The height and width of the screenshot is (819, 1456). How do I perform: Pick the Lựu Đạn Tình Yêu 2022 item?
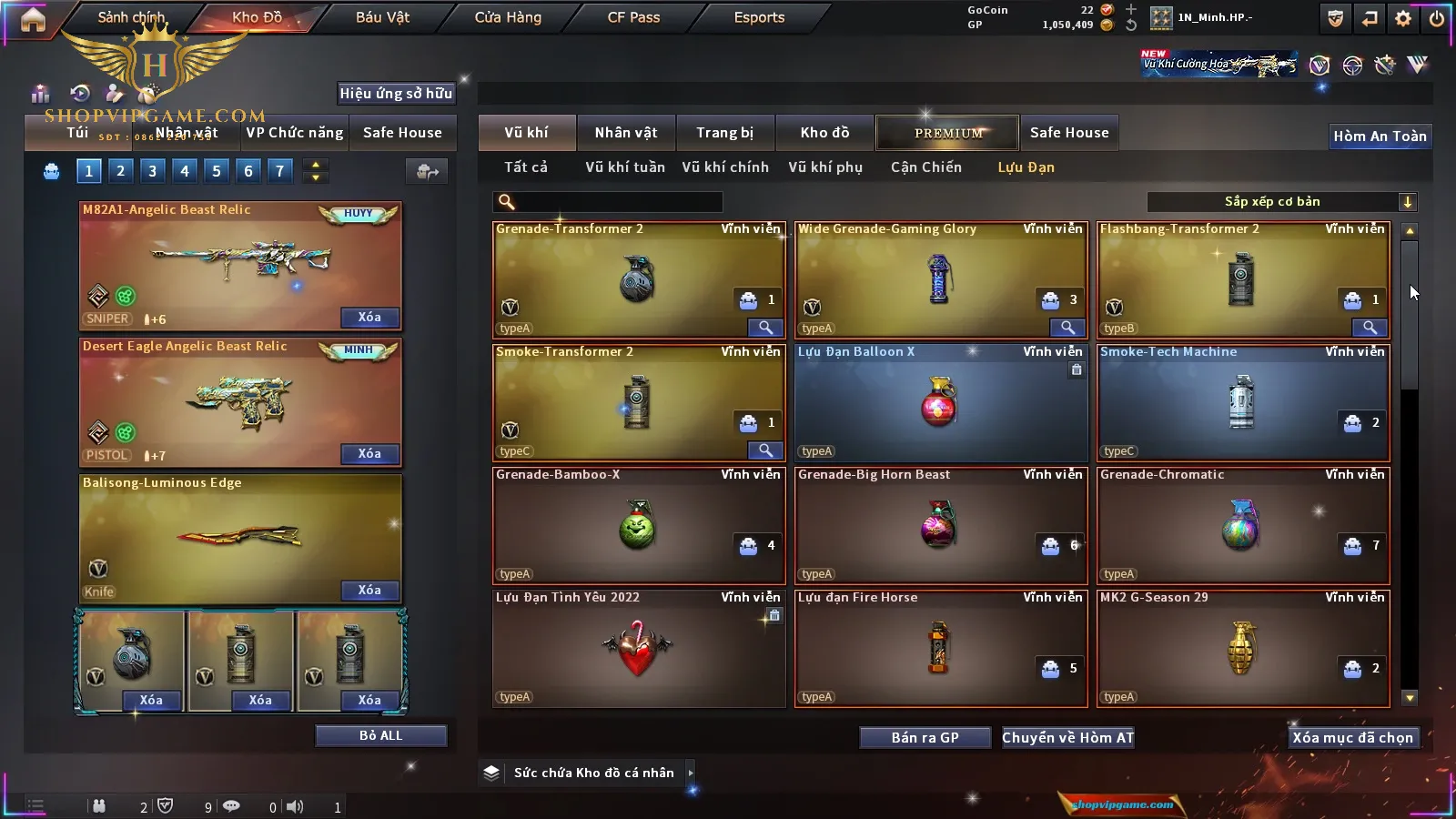click(638, 649)
